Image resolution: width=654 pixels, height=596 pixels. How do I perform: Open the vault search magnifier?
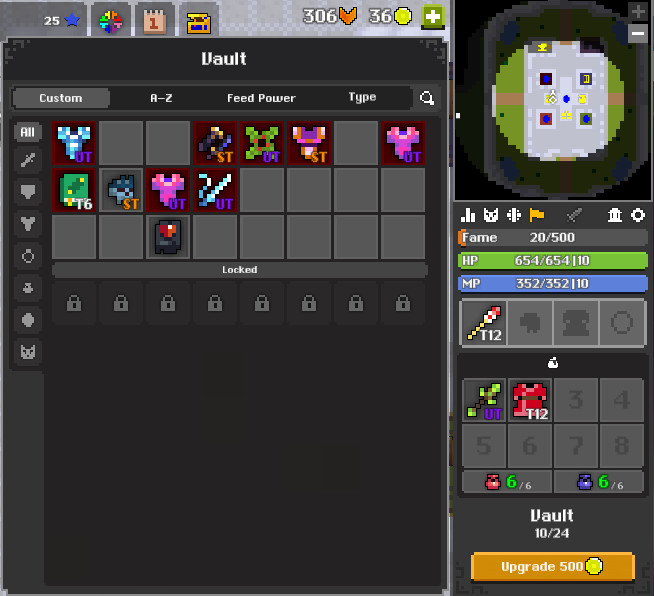pyautogui.click(x=427, y=98)
